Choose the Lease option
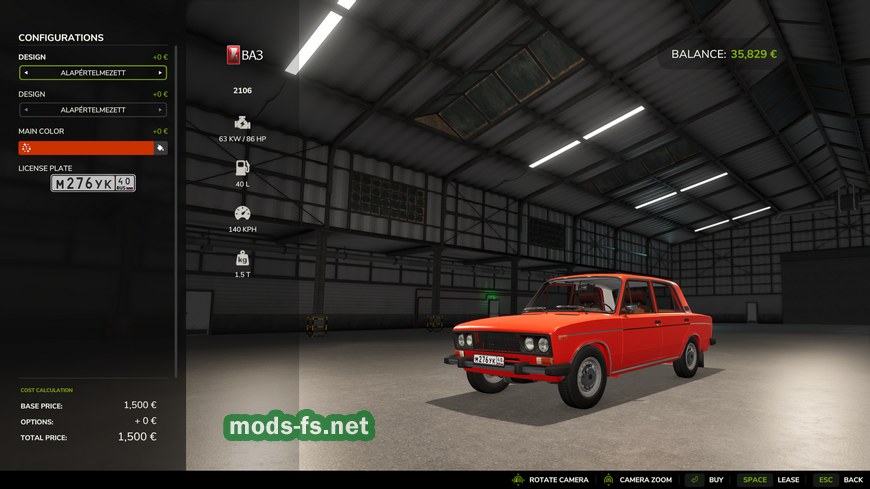Image resolution: width=870 pixels, height=489 pixels. click(788, 480)
